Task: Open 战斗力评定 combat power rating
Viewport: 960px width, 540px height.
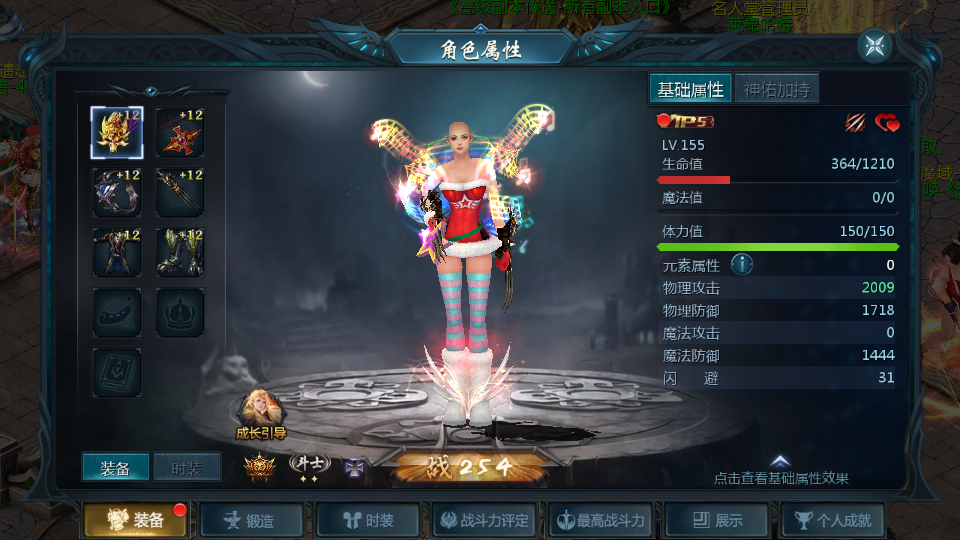Action: [x=485, y=520]
